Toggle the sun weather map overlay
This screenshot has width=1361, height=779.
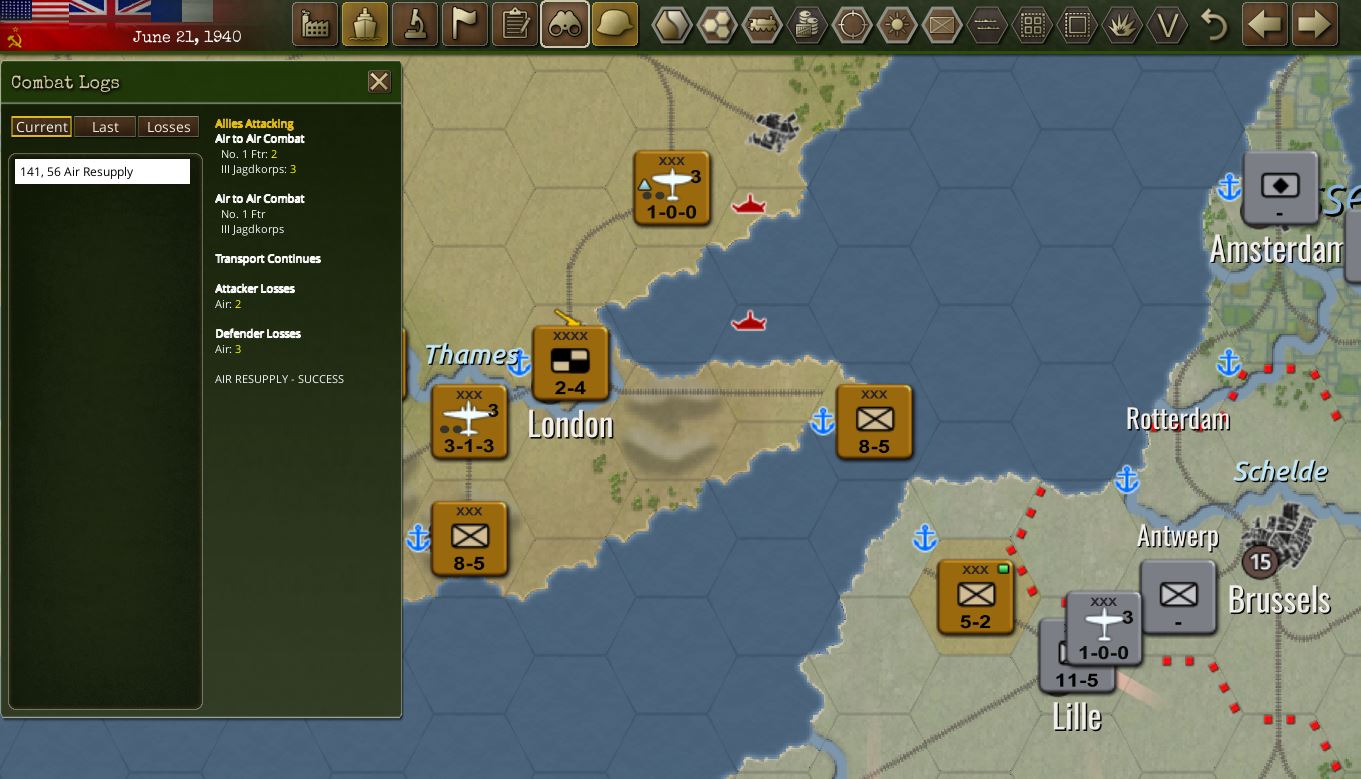pos(897,24)
